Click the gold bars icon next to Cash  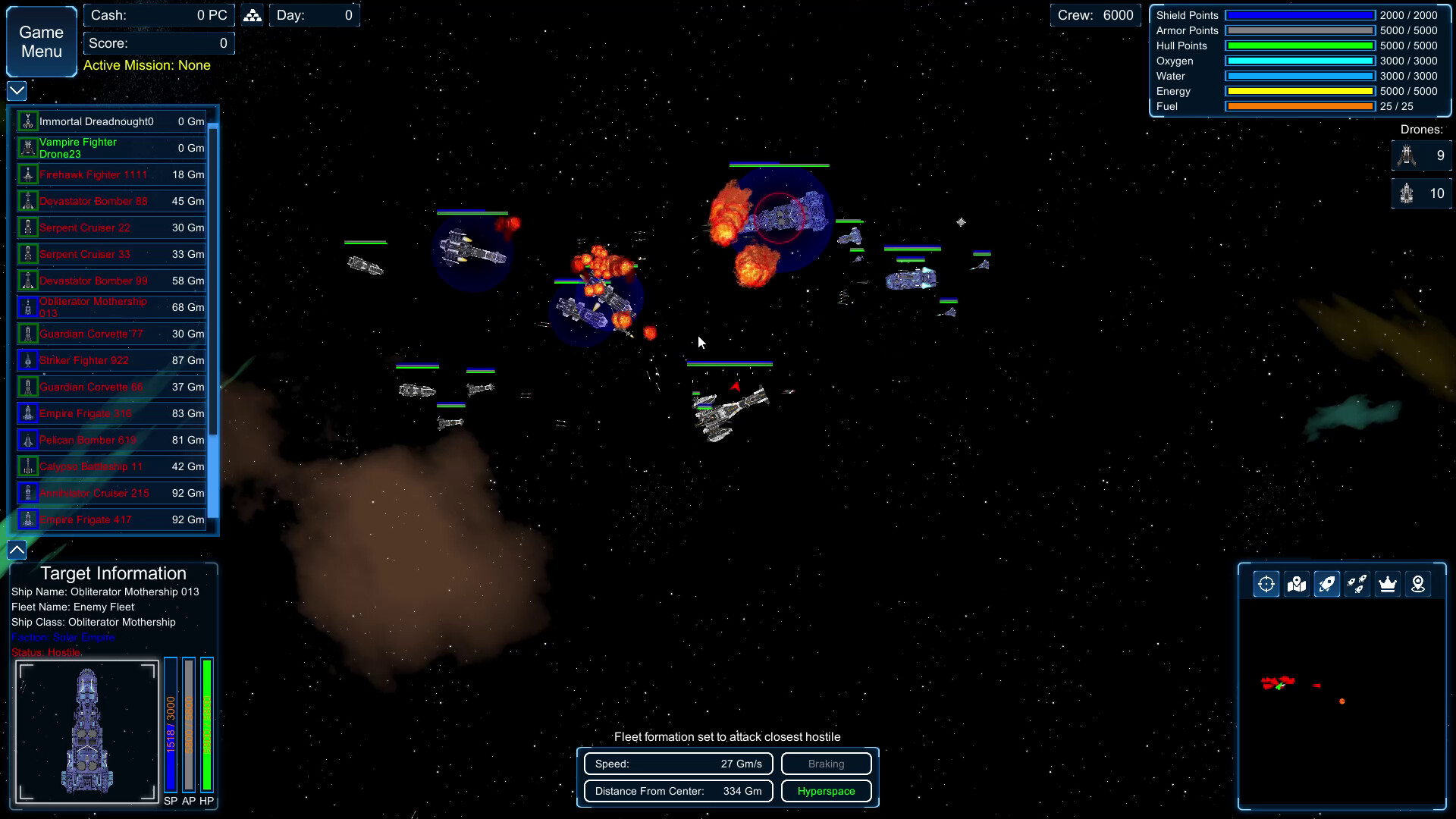[252, 14]
